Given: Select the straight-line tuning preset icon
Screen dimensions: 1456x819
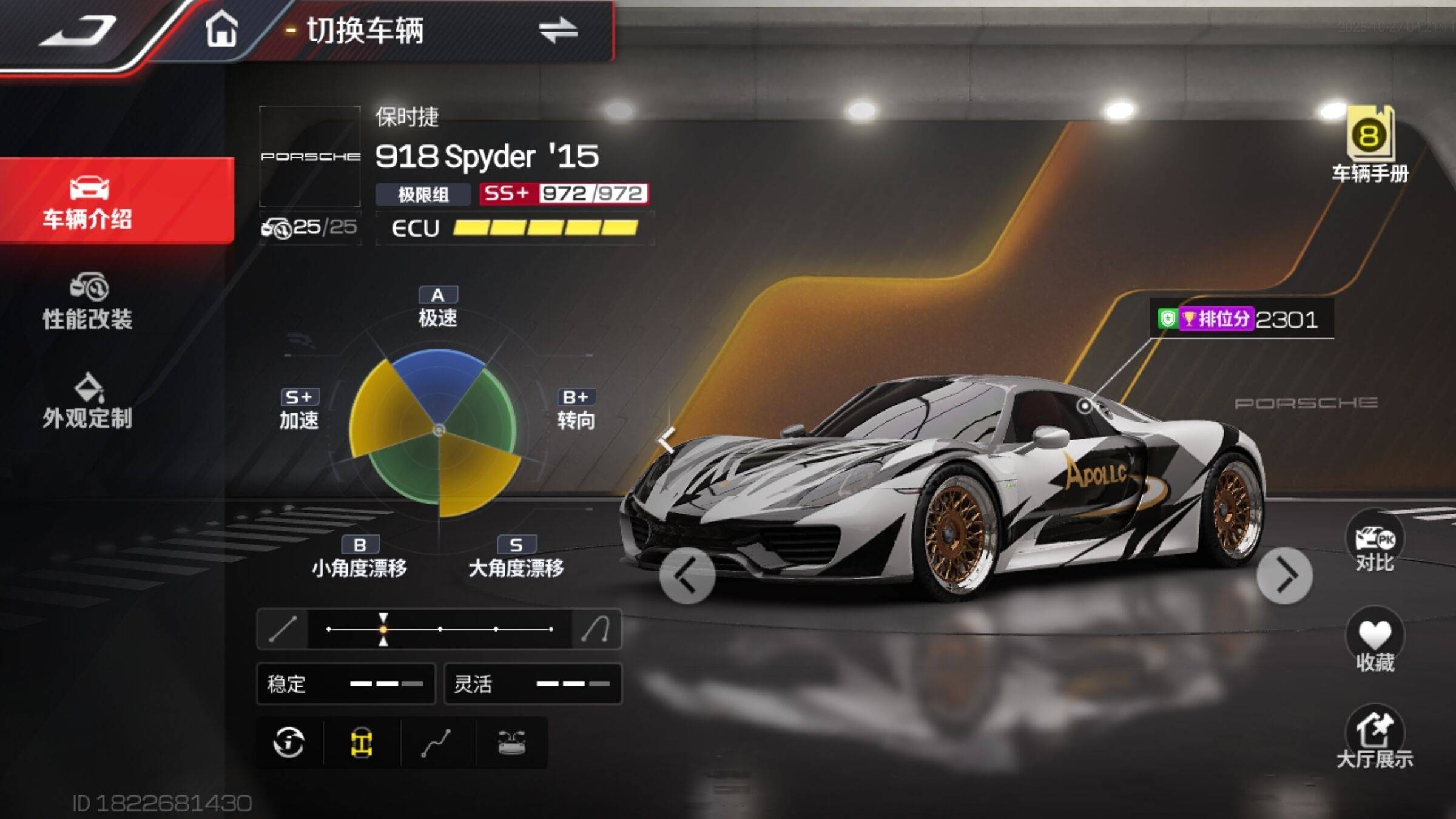Looking at the screenshot, I should pyautogui.click(x=283, y=629).
